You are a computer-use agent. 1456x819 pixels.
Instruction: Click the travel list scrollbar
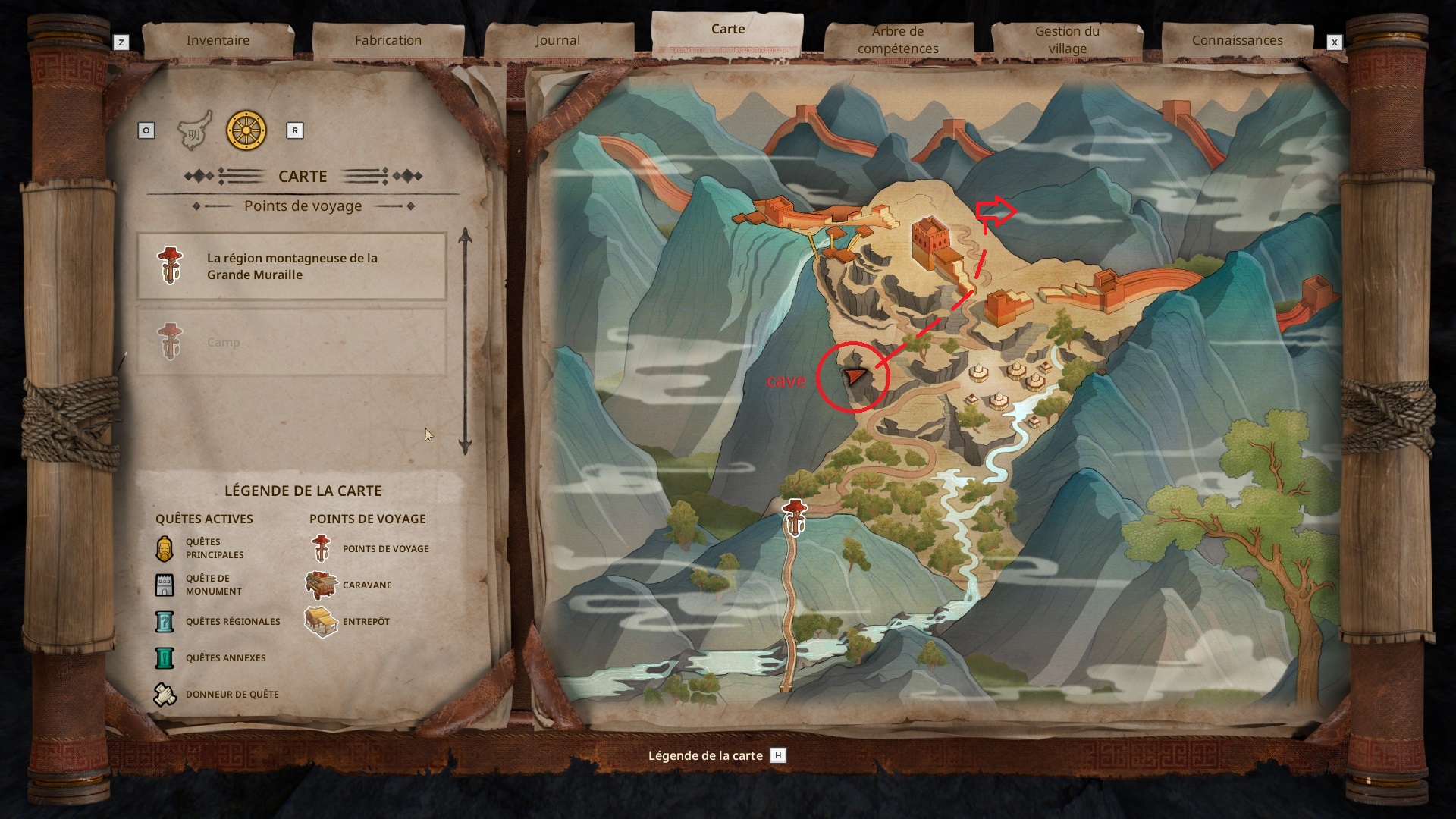[x=466, y=341]
